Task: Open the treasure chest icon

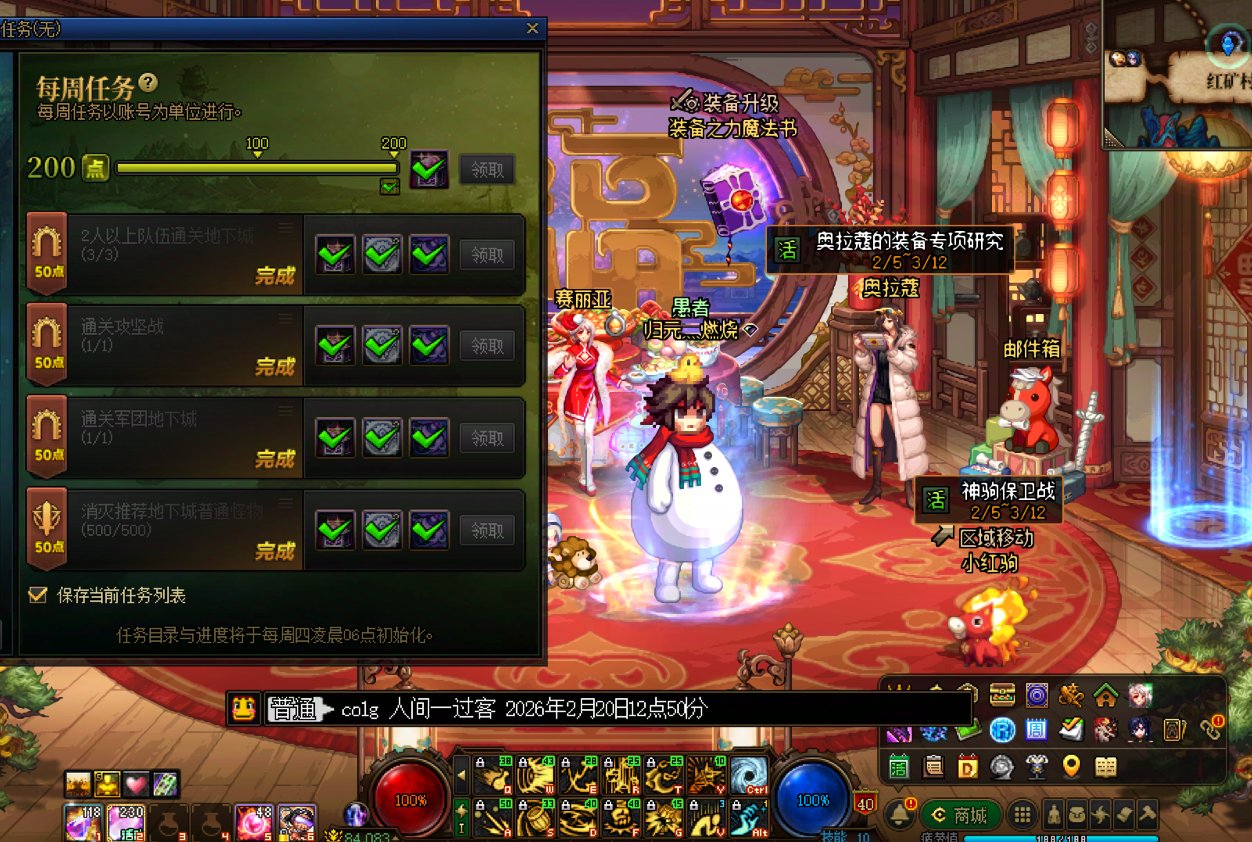Action: [x=1002, y=694]
